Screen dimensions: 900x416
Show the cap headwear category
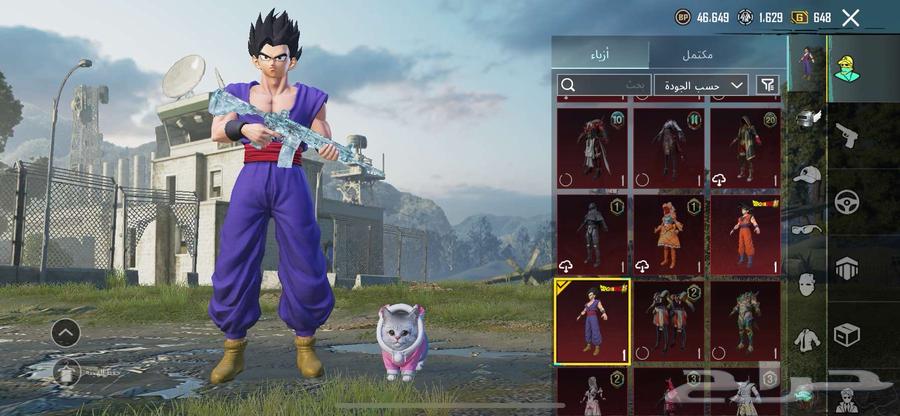(x=807, y=174)
